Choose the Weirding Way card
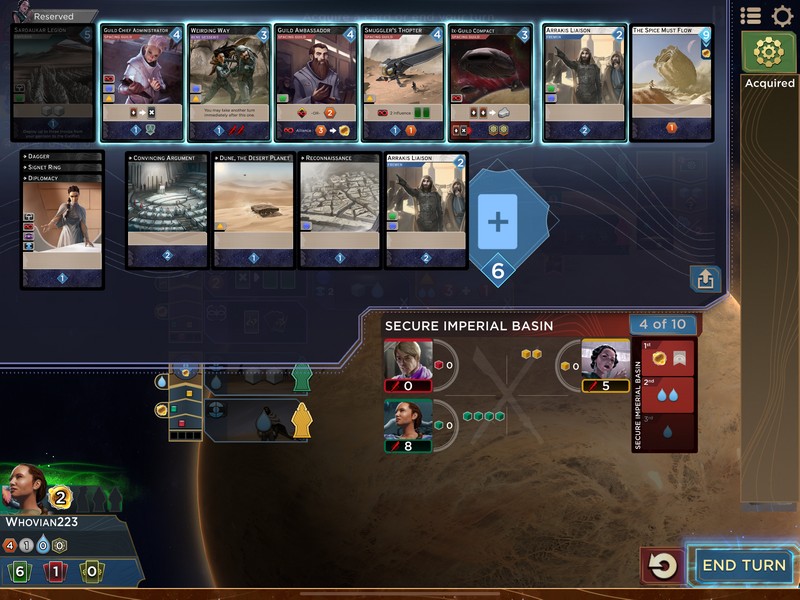This screenshot has width=800, height=600. point(228,82)
